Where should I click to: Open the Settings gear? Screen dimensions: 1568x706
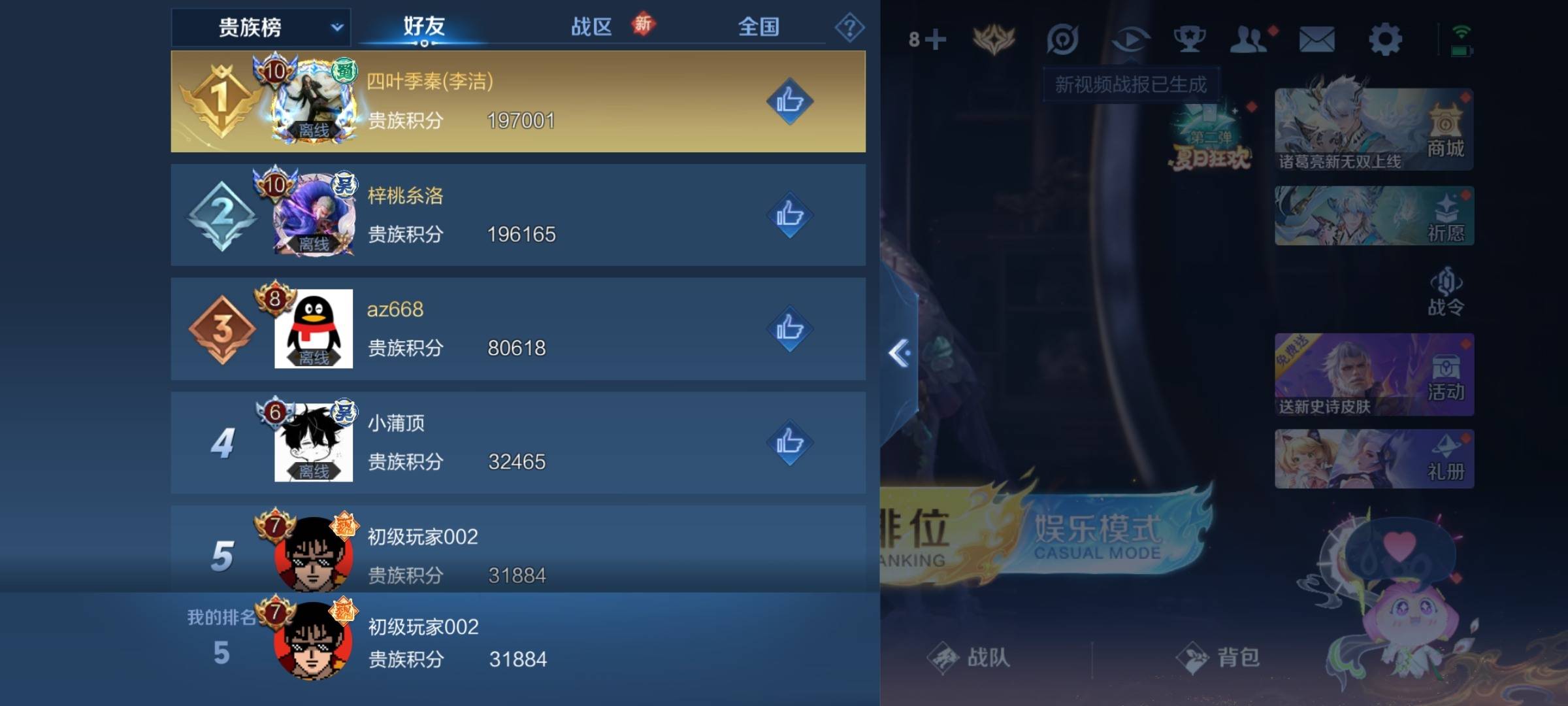point(1388,39)
